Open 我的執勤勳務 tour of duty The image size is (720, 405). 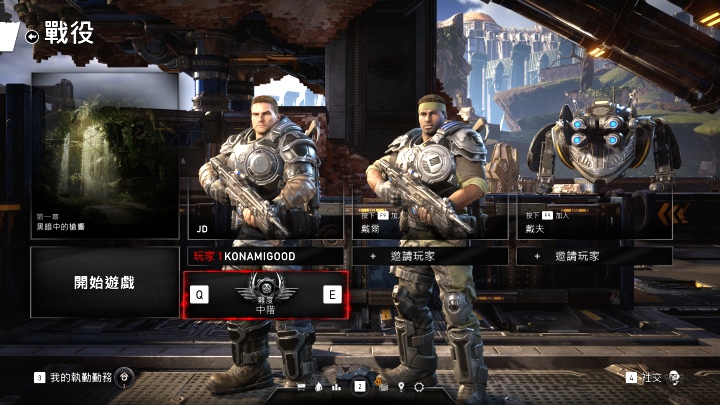80,377
